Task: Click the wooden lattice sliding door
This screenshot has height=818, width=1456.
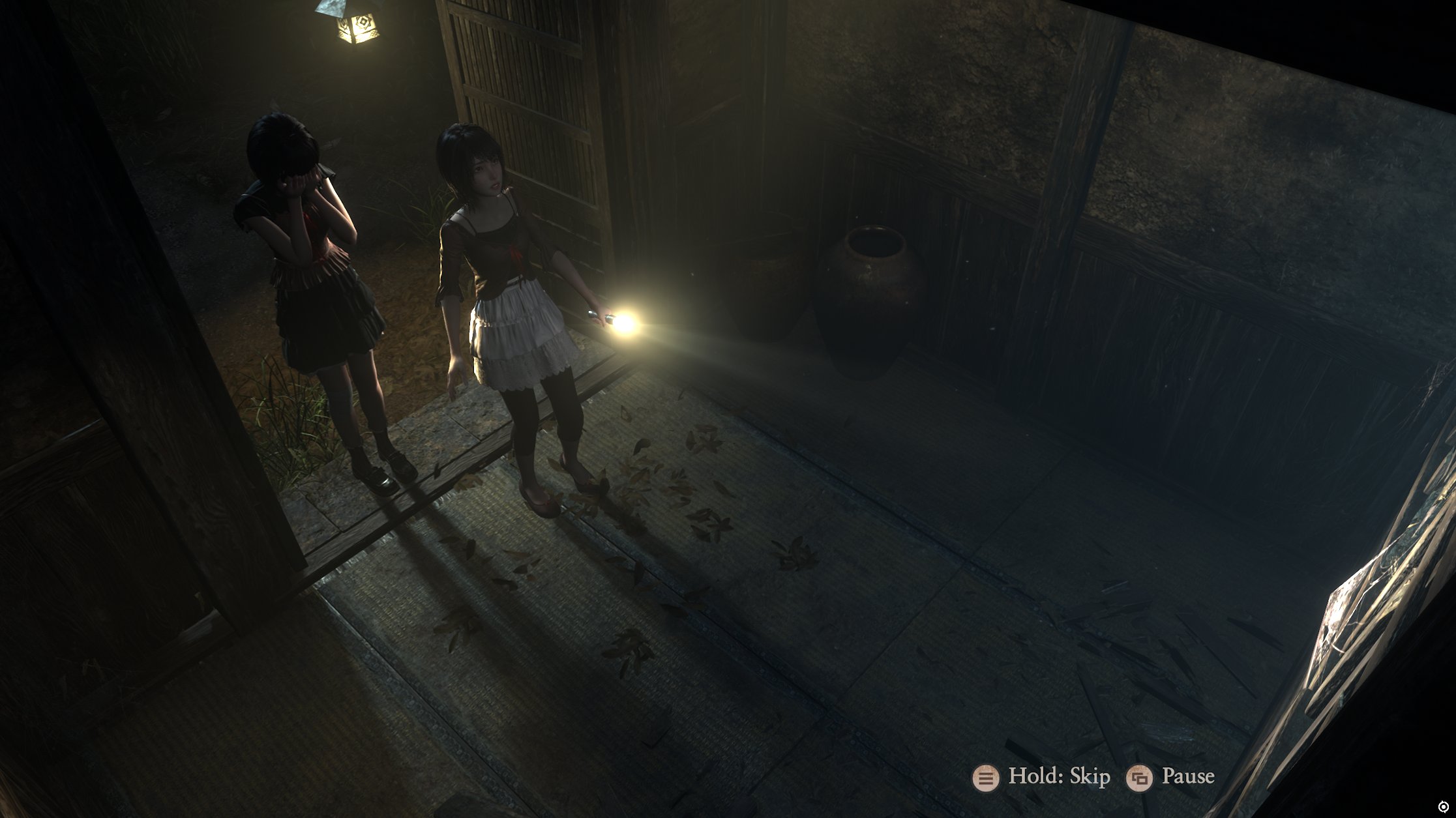Action: coord(522,78)
